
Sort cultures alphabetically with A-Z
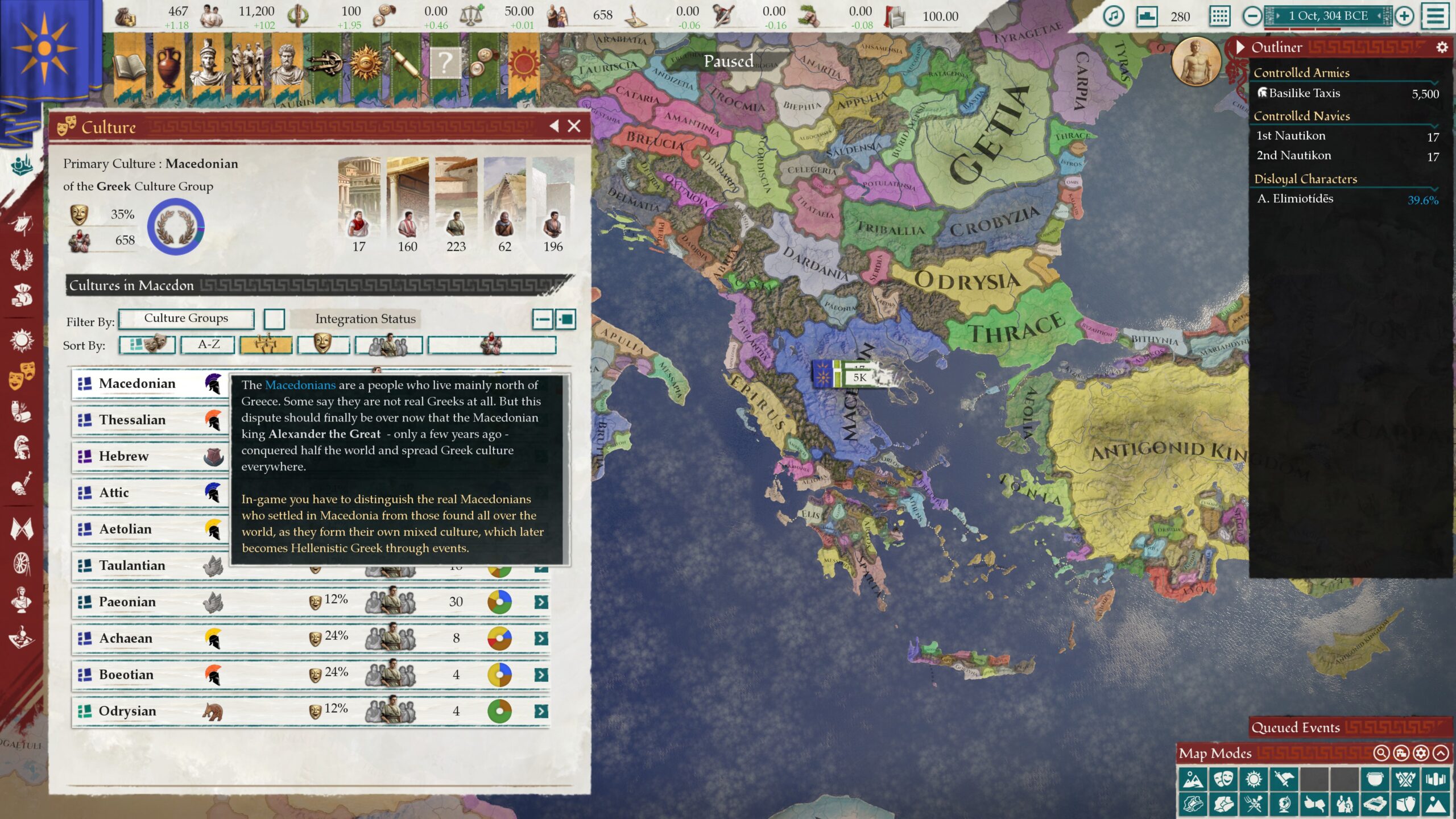208,345
